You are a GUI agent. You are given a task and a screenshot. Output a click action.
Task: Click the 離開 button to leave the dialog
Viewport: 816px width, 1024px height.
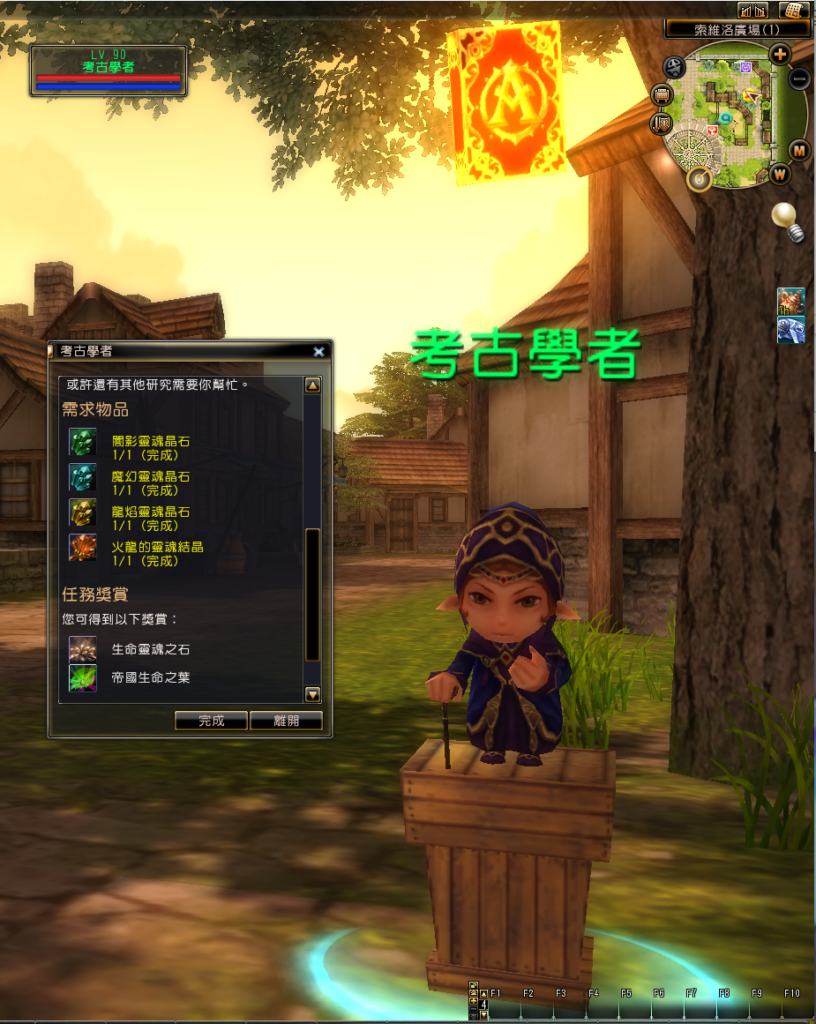[286, 720]
